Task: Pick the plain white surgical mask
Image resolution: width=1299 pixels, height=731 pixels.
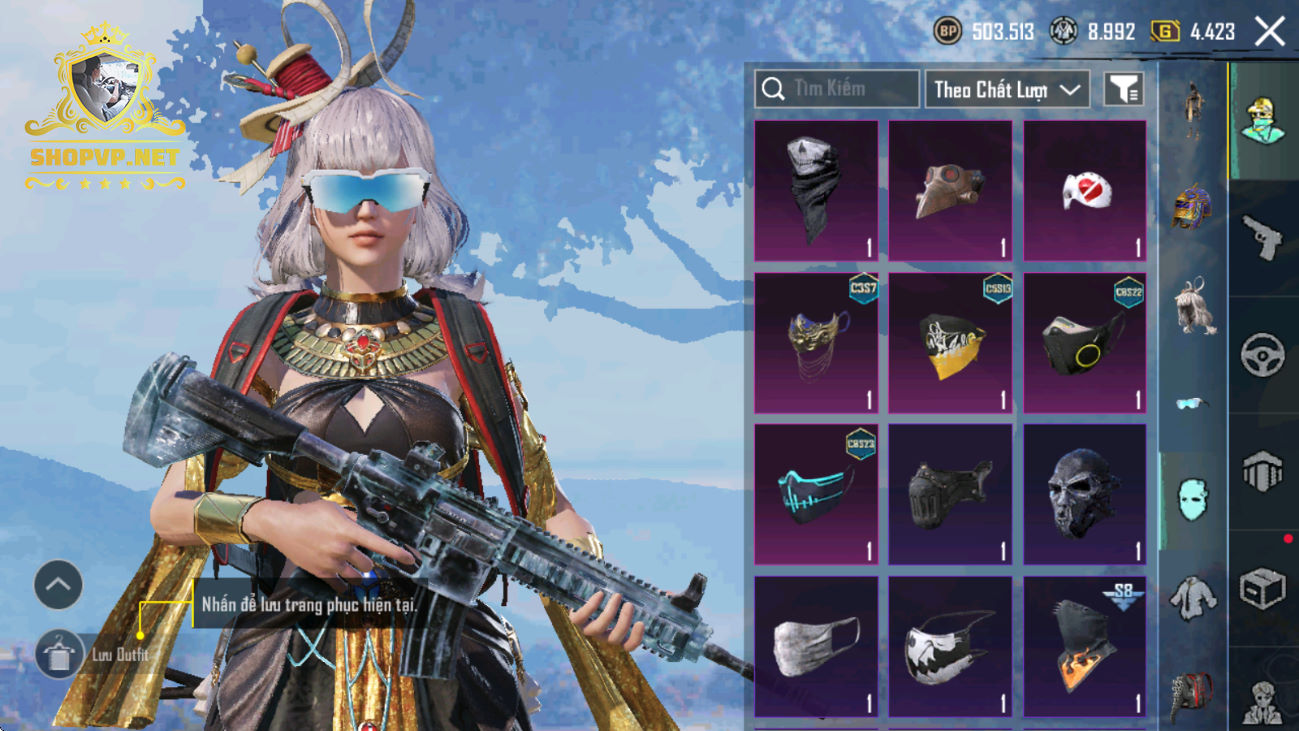Action: pos(816,646)
